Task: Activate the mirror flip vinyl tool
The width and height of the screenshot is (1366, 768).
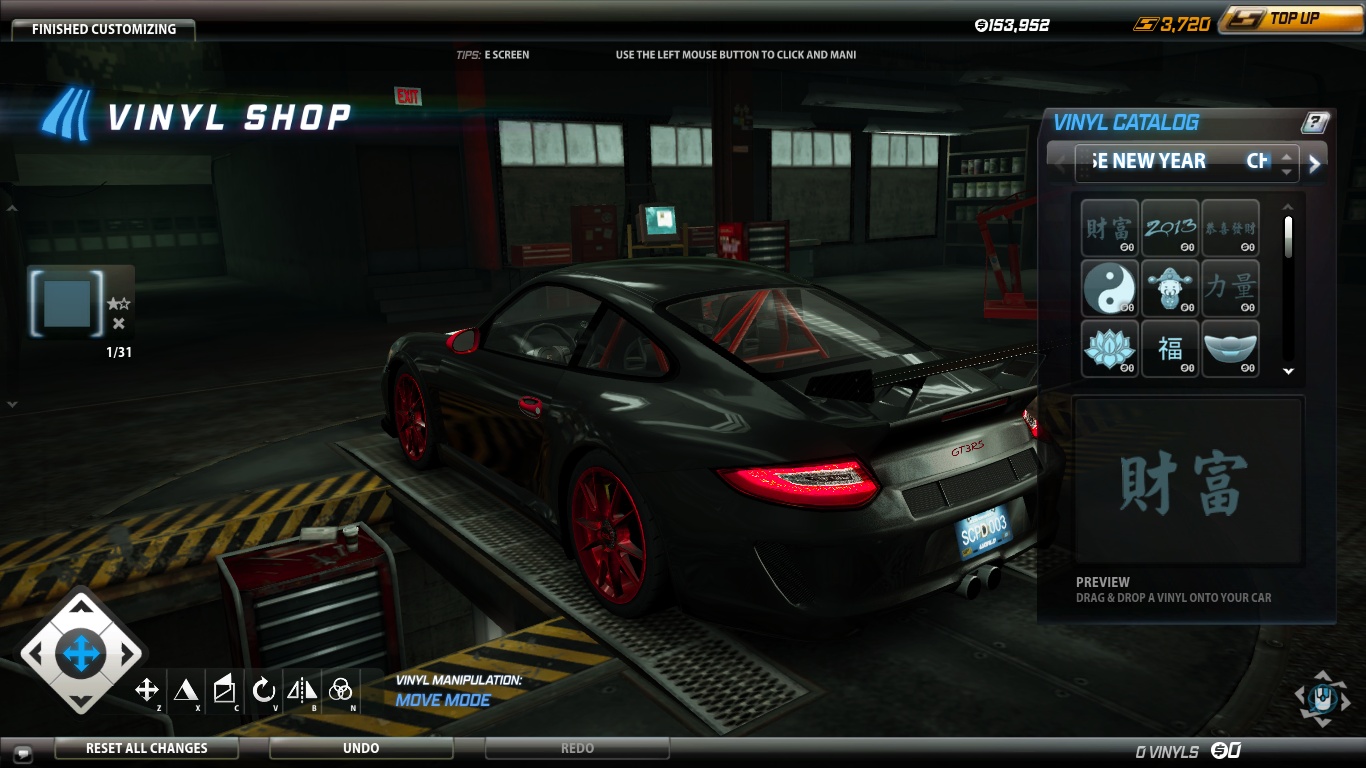Action: click(302, 689)
